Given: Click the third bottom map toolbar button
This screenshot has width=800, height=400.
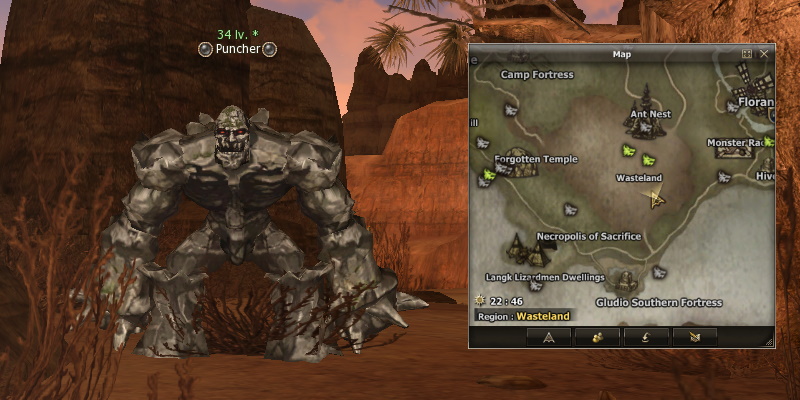Looking at the screenshot, I should [x=645, y=337].
